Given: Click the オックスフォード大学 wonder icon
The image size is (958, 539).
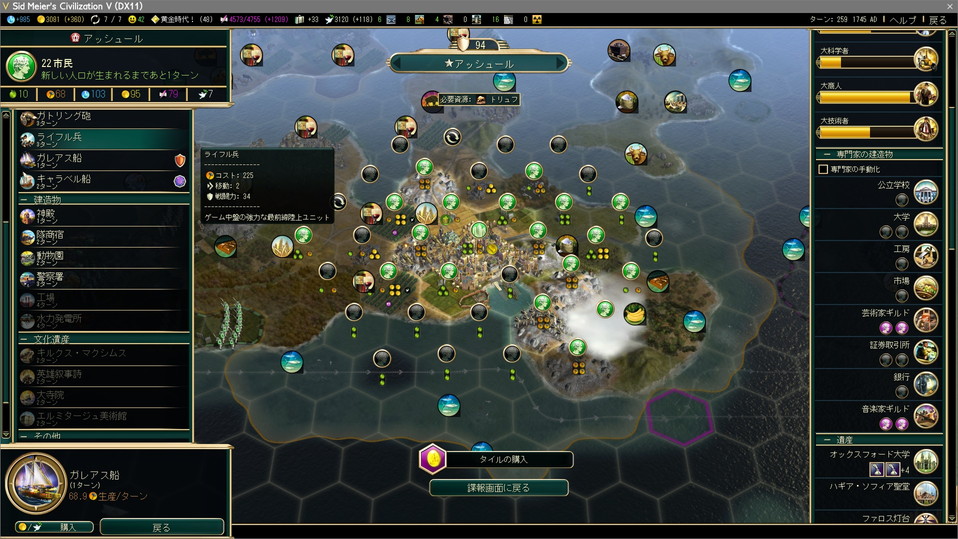Looking at the screenshot, I should coord(926,461).
